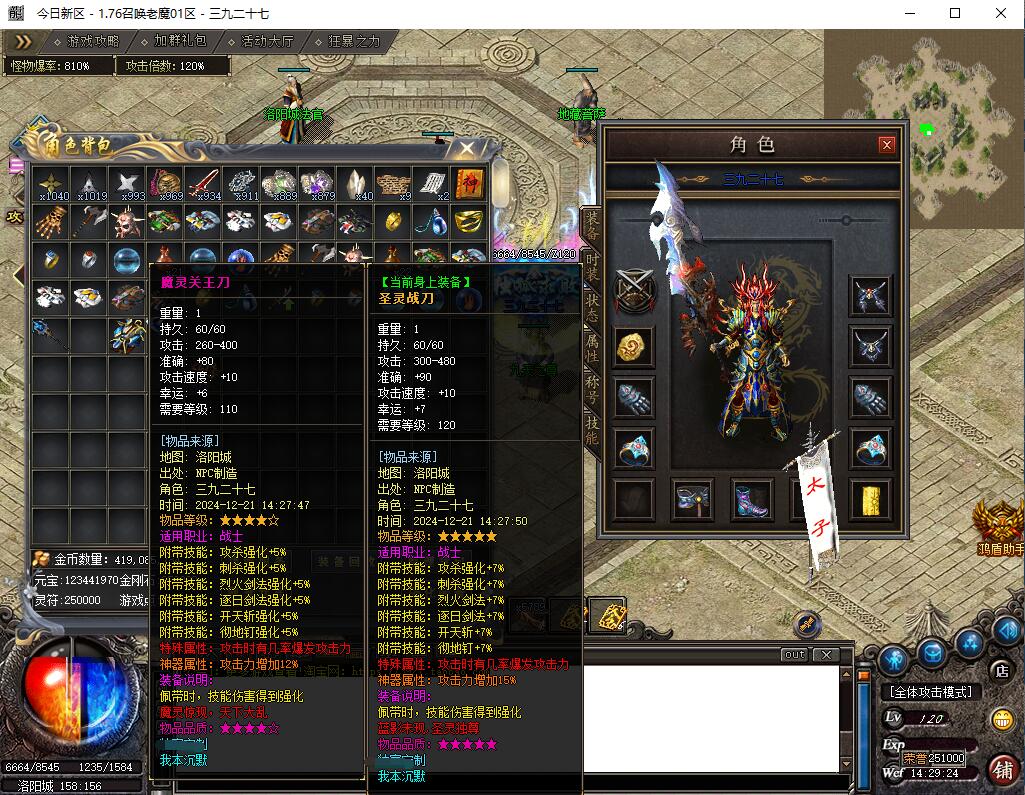
Task: Close the inventory bag (角色背包) window
Action: click(466, 149)
